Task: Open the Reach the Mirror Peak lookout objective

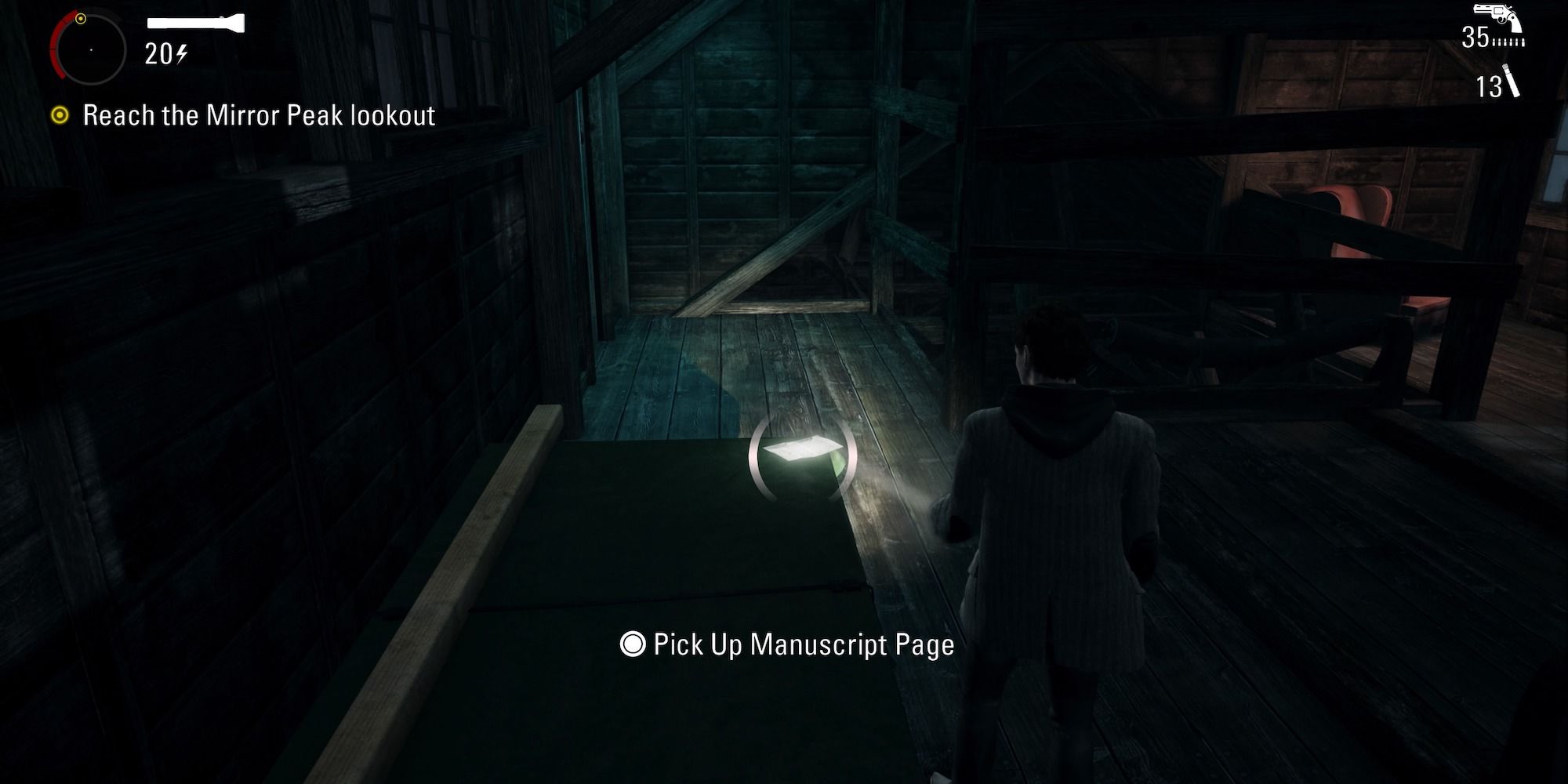Action: (x=260, y=115)
